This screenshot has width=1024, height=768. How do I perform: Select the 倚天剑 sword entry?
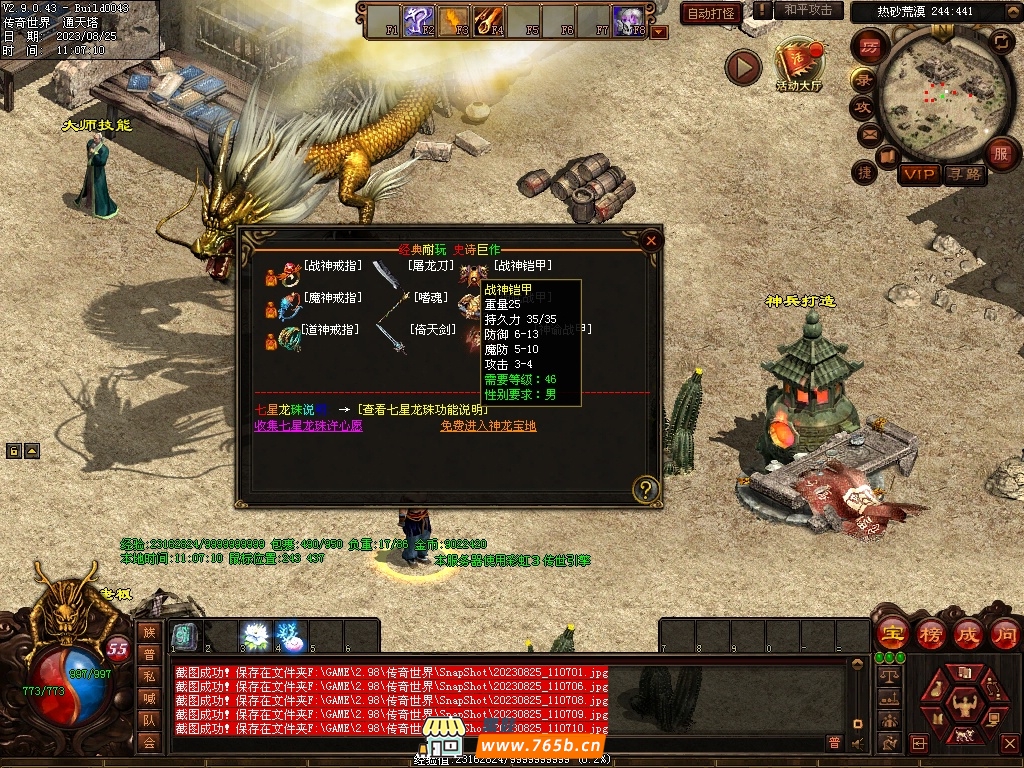433,329
